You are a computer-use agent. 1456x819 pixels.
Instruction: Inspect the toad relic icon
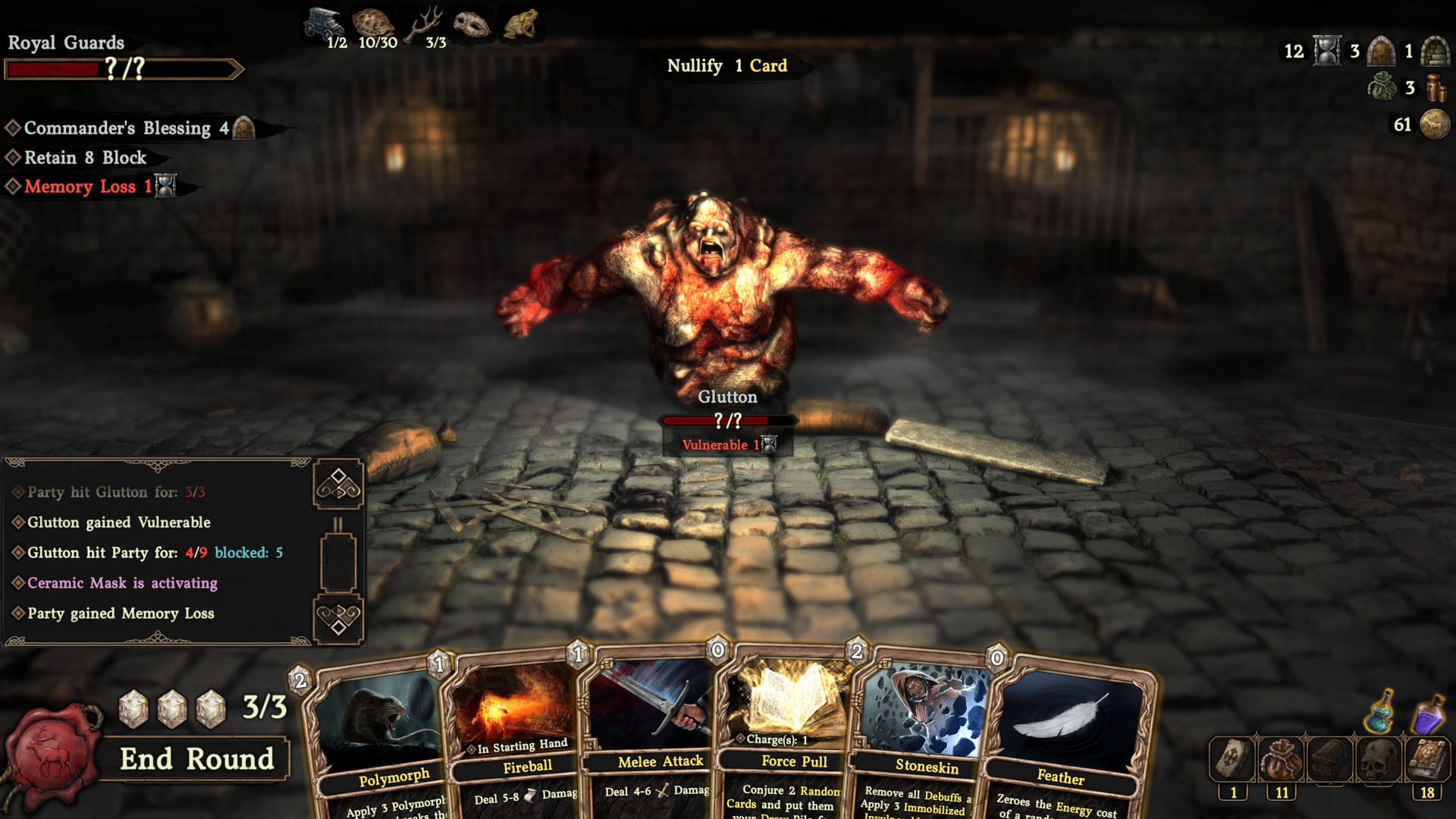coord(521,24)
